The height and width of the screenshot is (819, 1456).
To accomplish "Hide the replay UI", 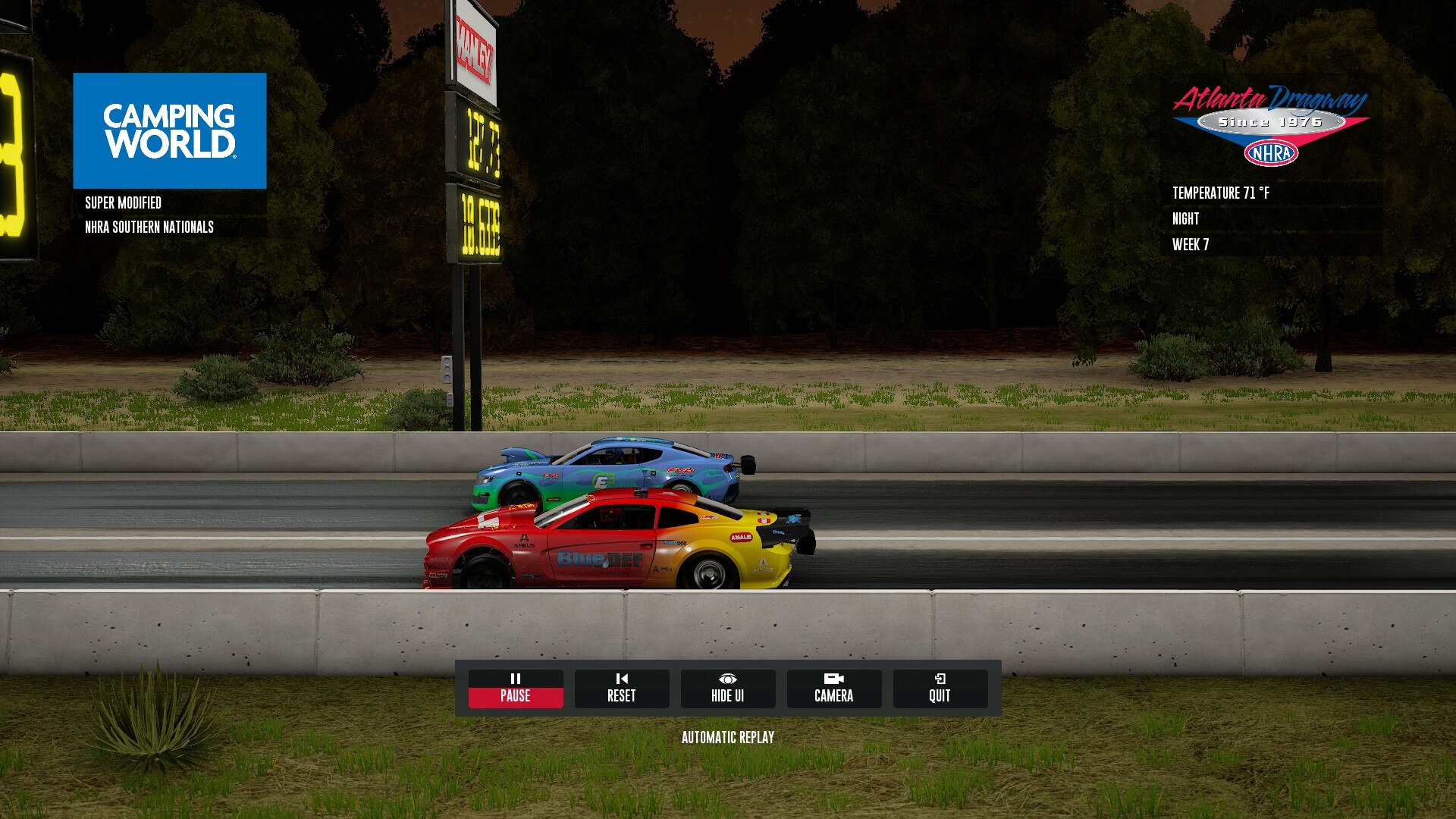I will (727, 688).
